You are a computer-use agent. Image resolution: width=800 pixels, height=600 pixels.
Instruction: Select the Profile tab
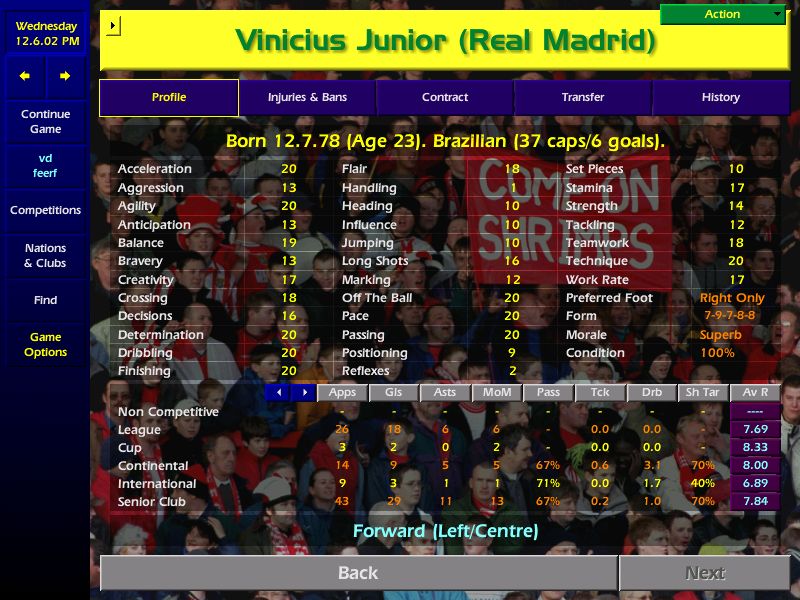click(169, 97)
